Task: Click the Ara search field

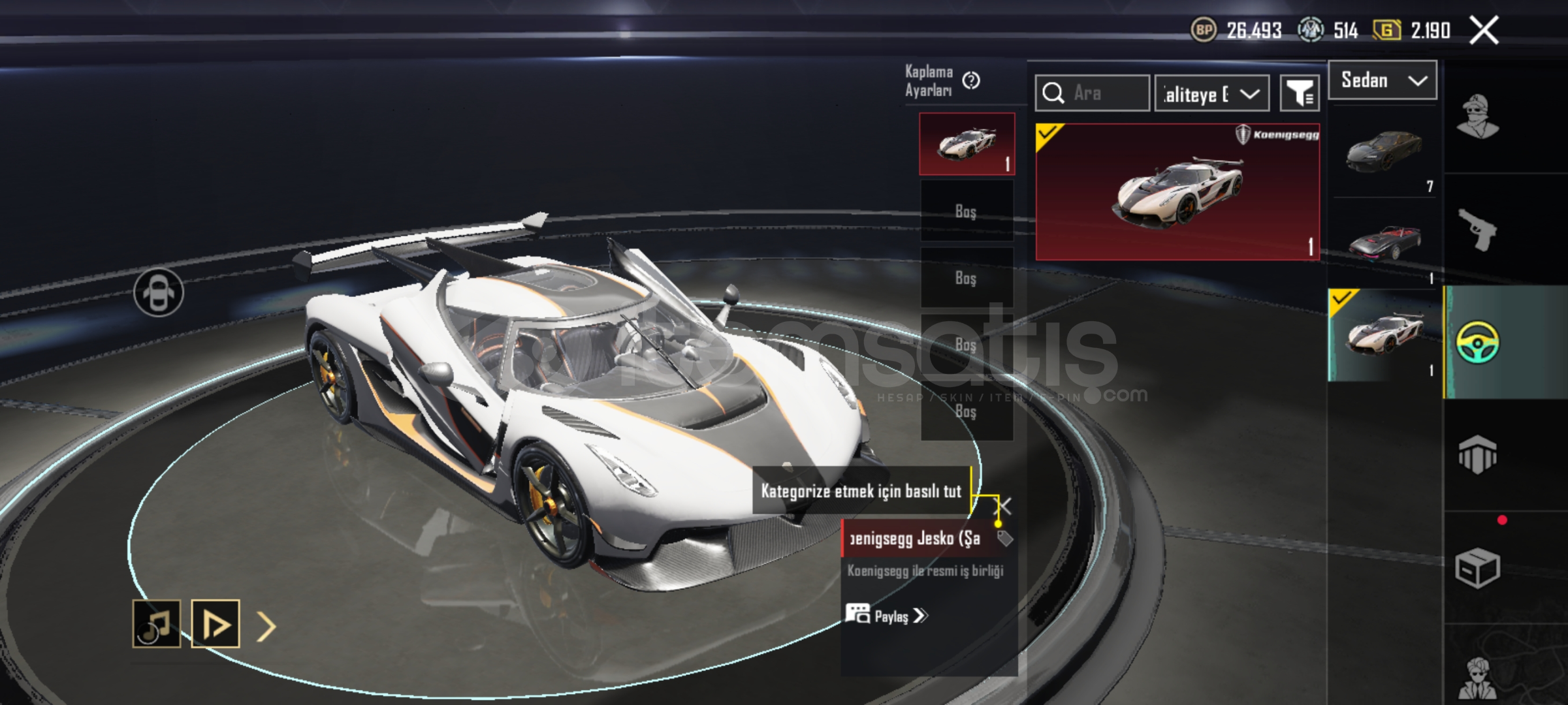Action: coord(1092,93)
